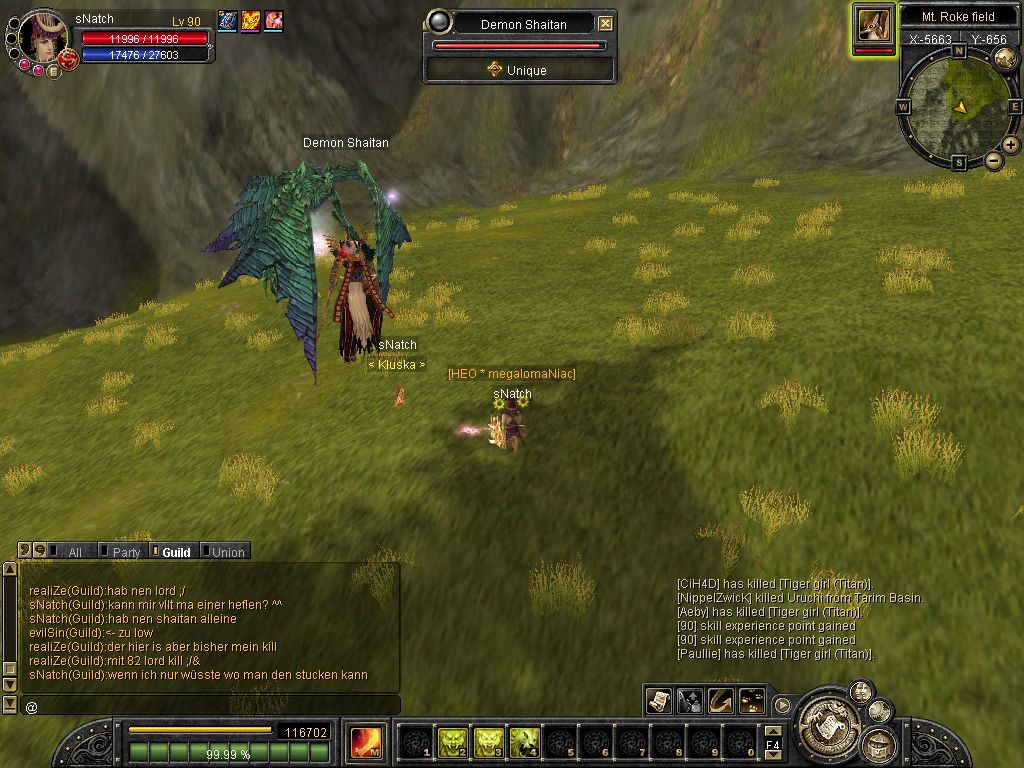1024x768 pixels.
Task: Zoom out the minimap with minus button
Action: pyautogui.click(x=994, y=160)
